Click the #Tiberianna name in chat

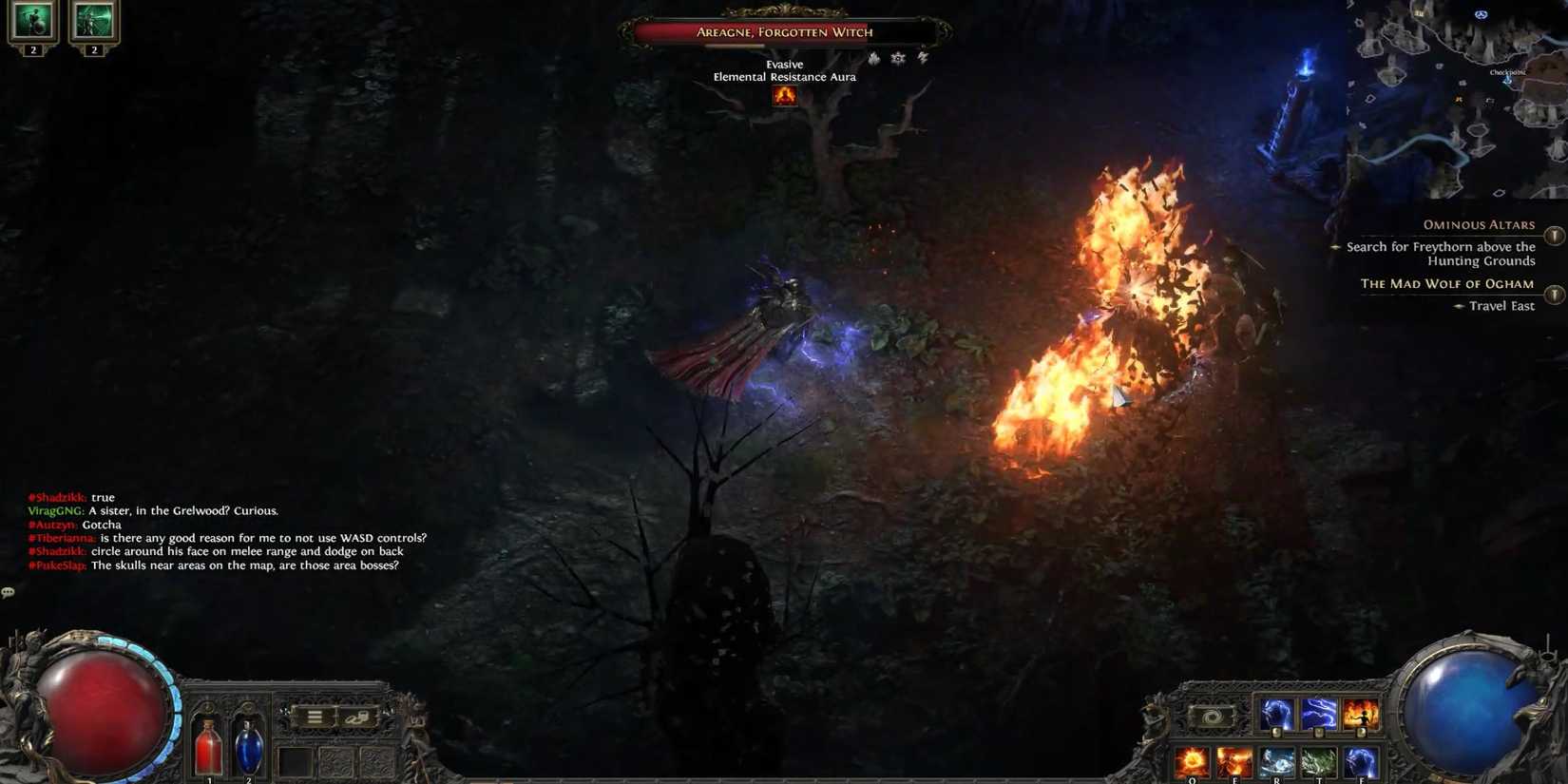pyautogui.click(x=60, y=537)
